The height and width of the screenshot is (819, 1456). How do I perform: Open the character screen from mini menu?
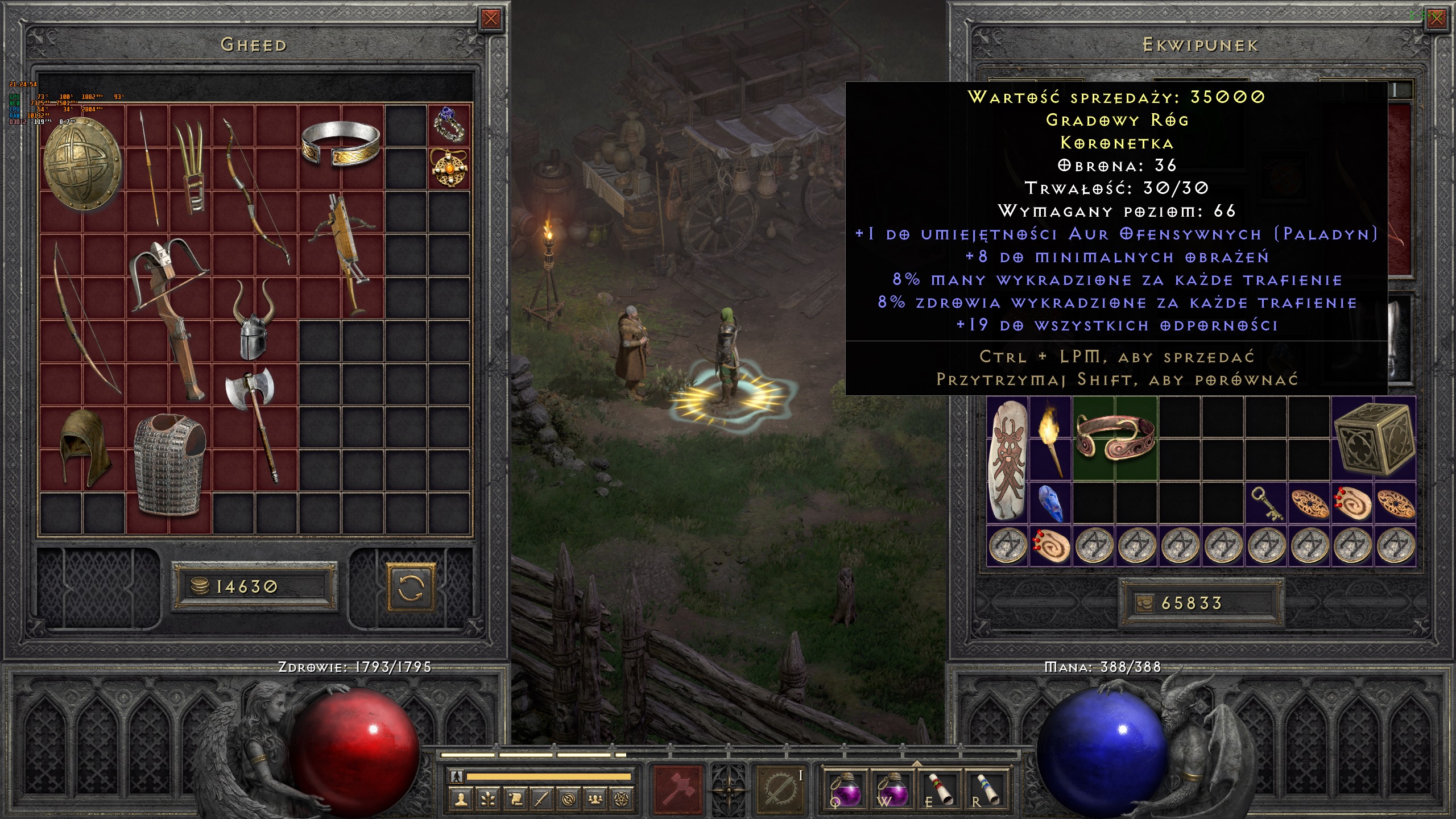pos(461,800)
